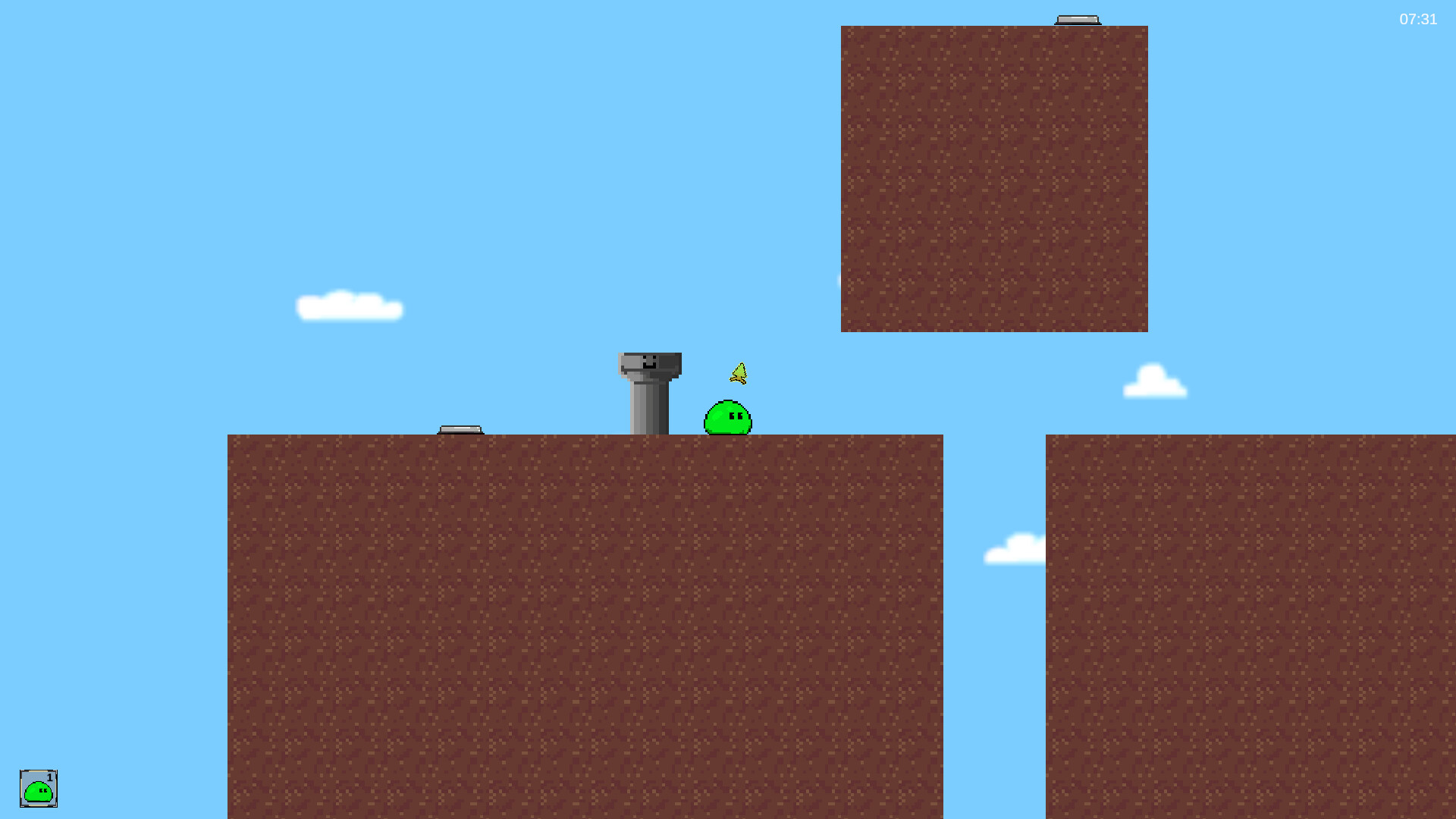Select the green slime character
Image resolution: width=1456 pixels, height=819 pixels.
point(726,419)
